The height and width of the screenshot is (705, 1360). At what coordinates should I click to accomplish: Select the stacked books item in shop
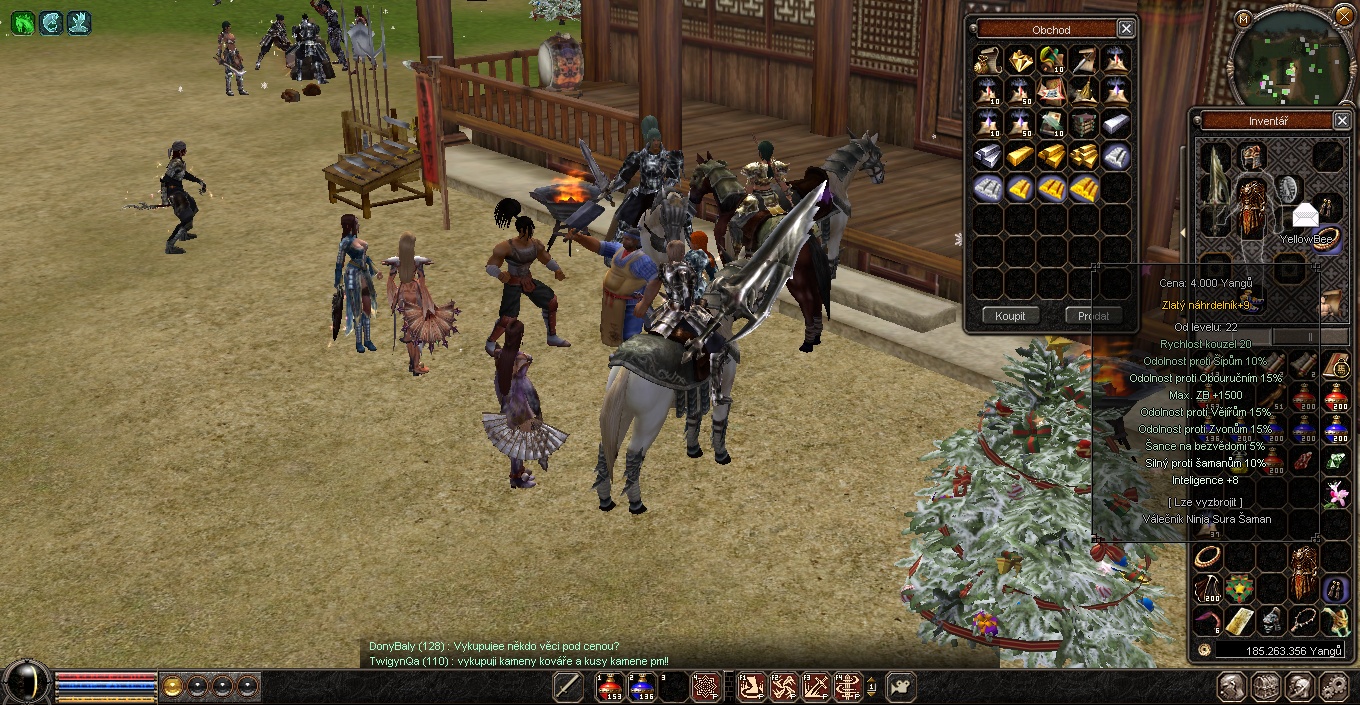(1084, 123)
